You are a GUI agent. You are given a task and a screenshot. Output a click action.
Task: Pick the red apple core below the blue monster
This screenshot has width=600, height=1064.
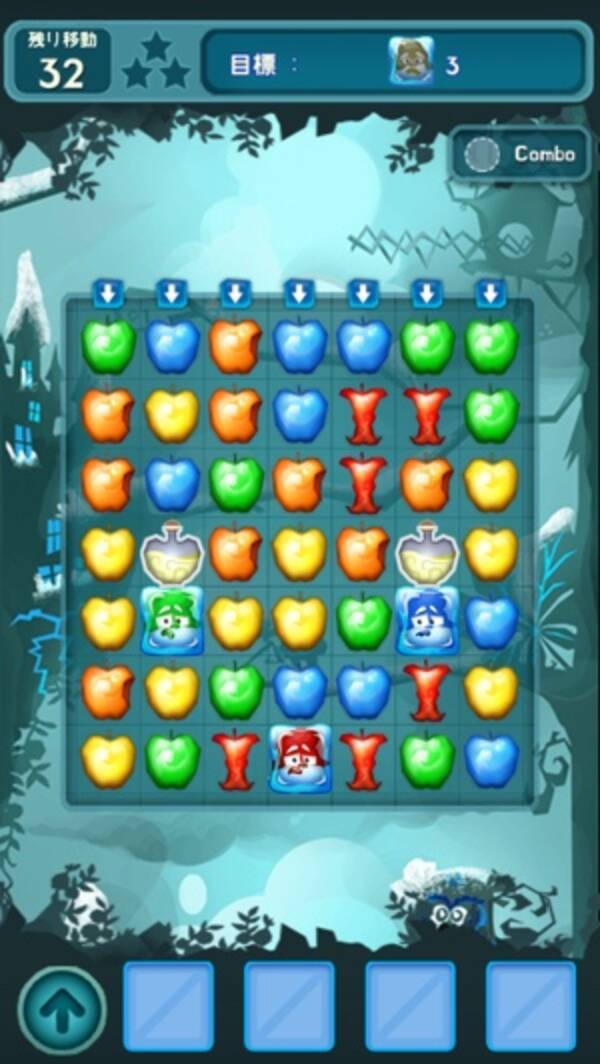click(427, 690)
